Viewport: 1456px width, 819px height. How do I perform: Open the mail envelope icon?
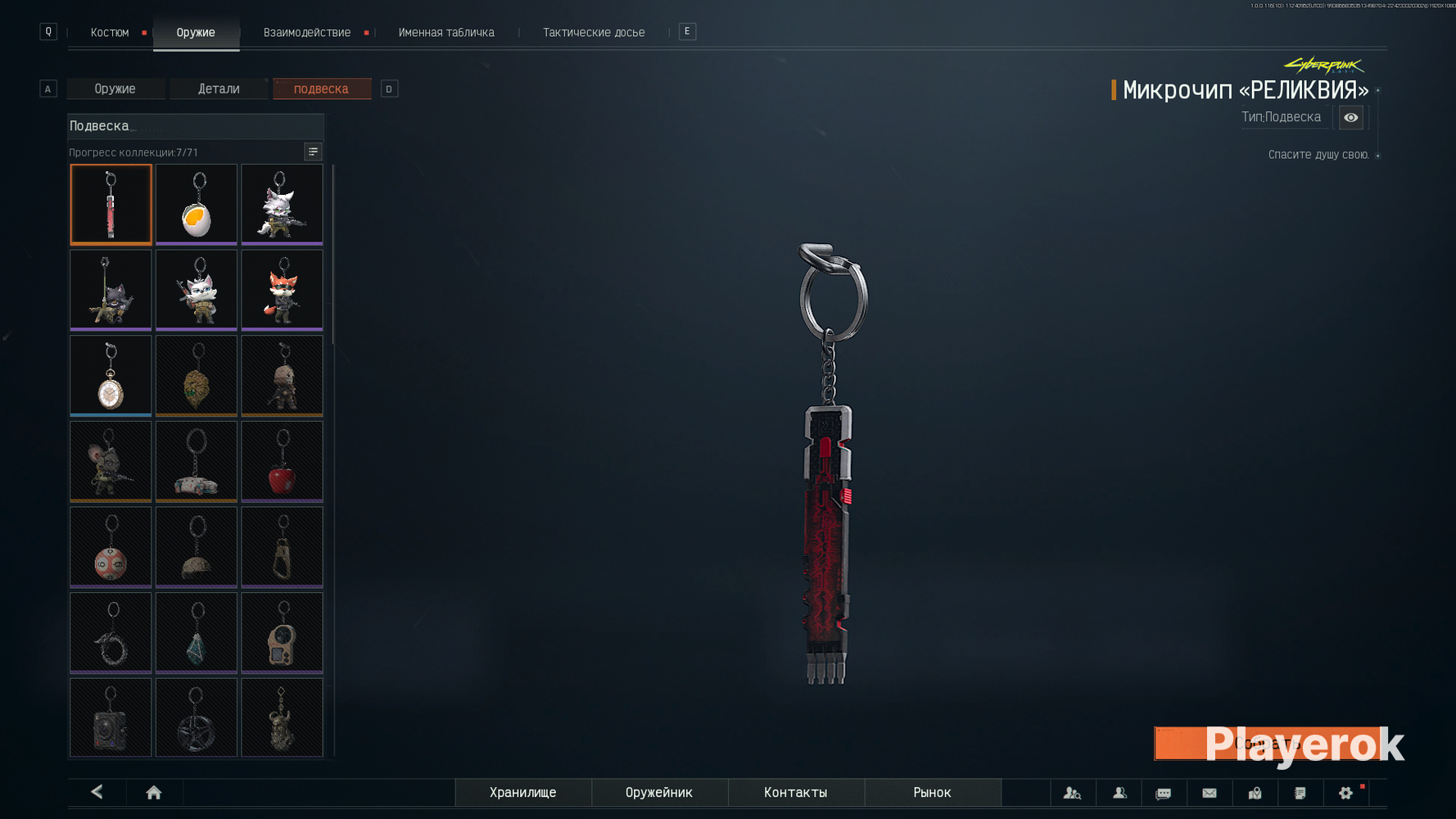click(1209, 793)
